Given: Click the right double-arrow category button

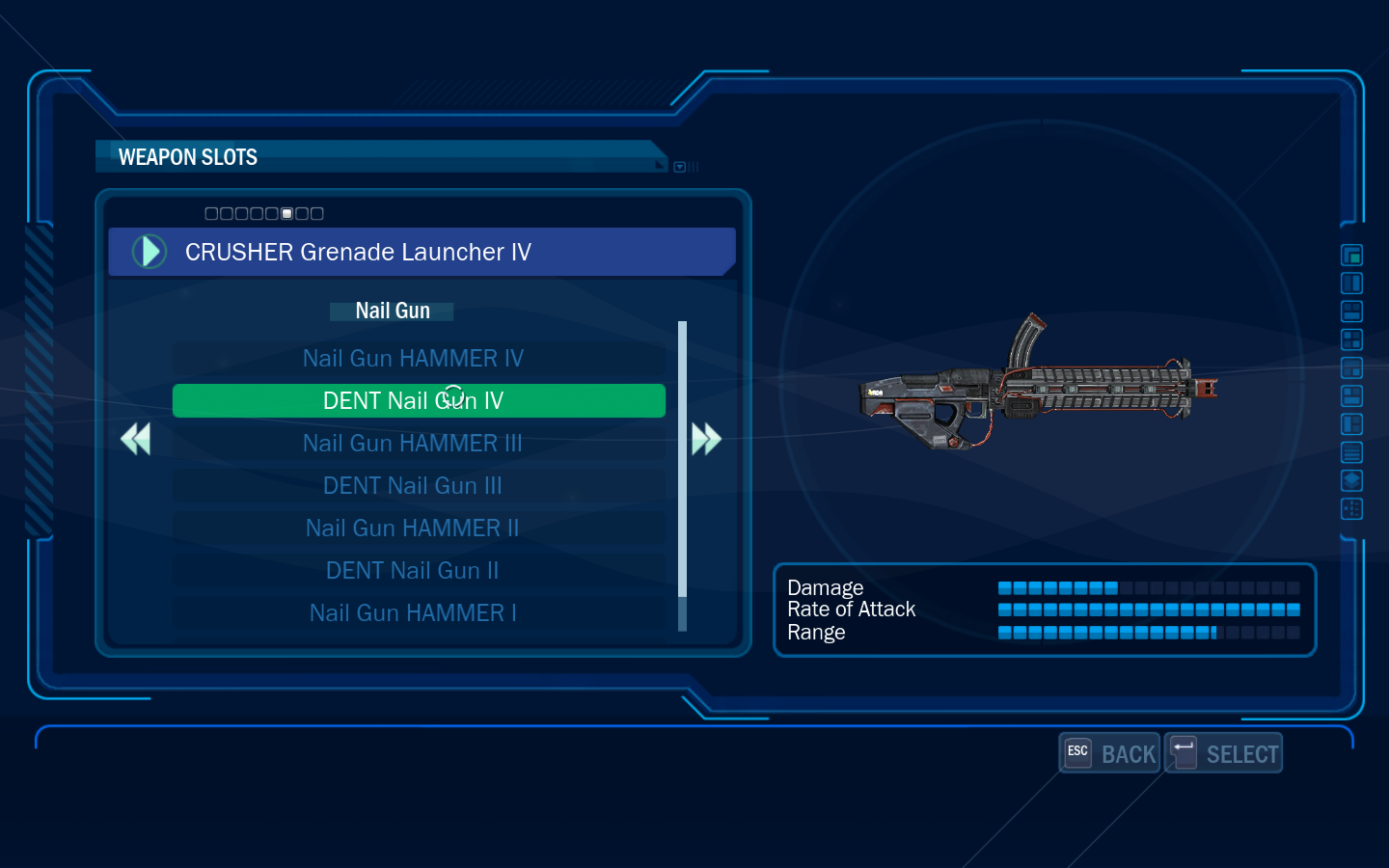Looking at the screenshot, I should point(706,439).
